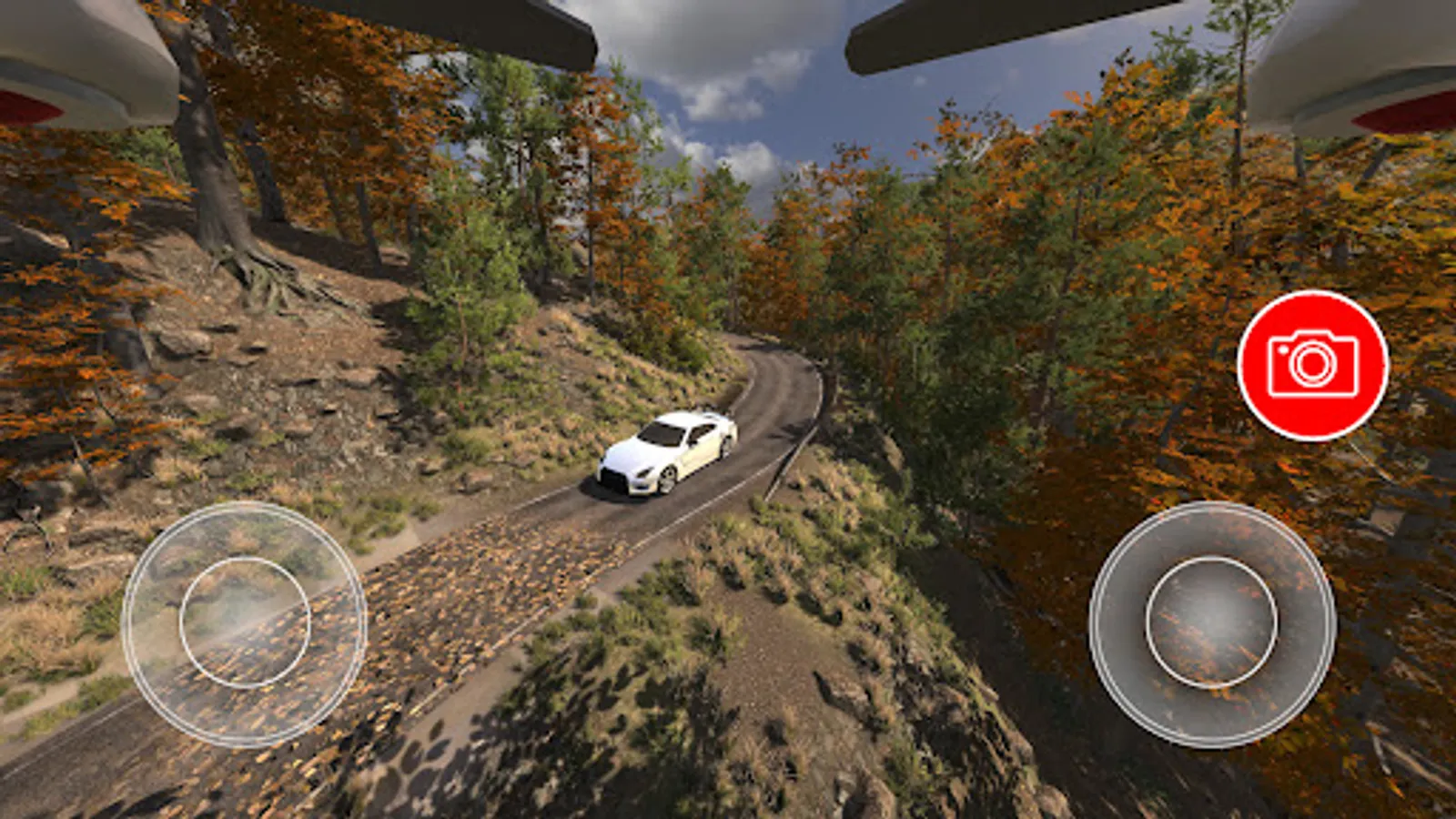Touch the right virtual joystick thumb
Viewport: 1456px width, 819px height.
coord(1211,622)
